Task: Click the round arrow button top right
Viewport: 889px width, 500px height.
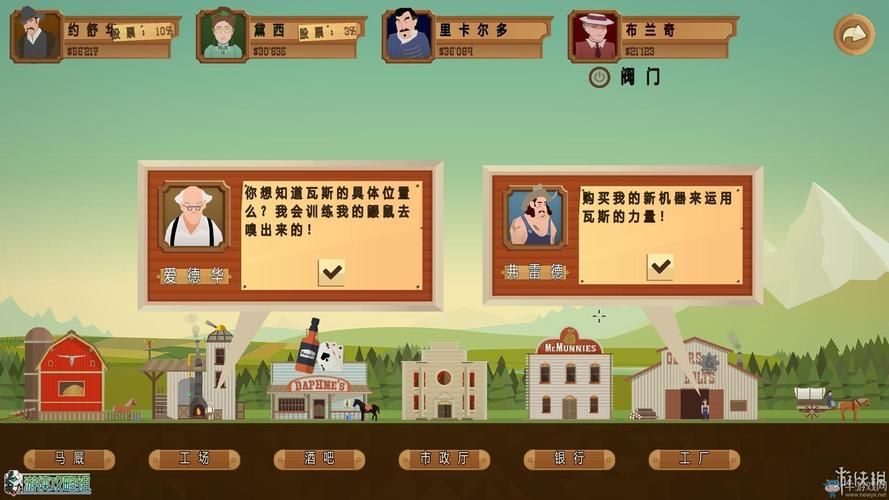Action: point(853,34)
